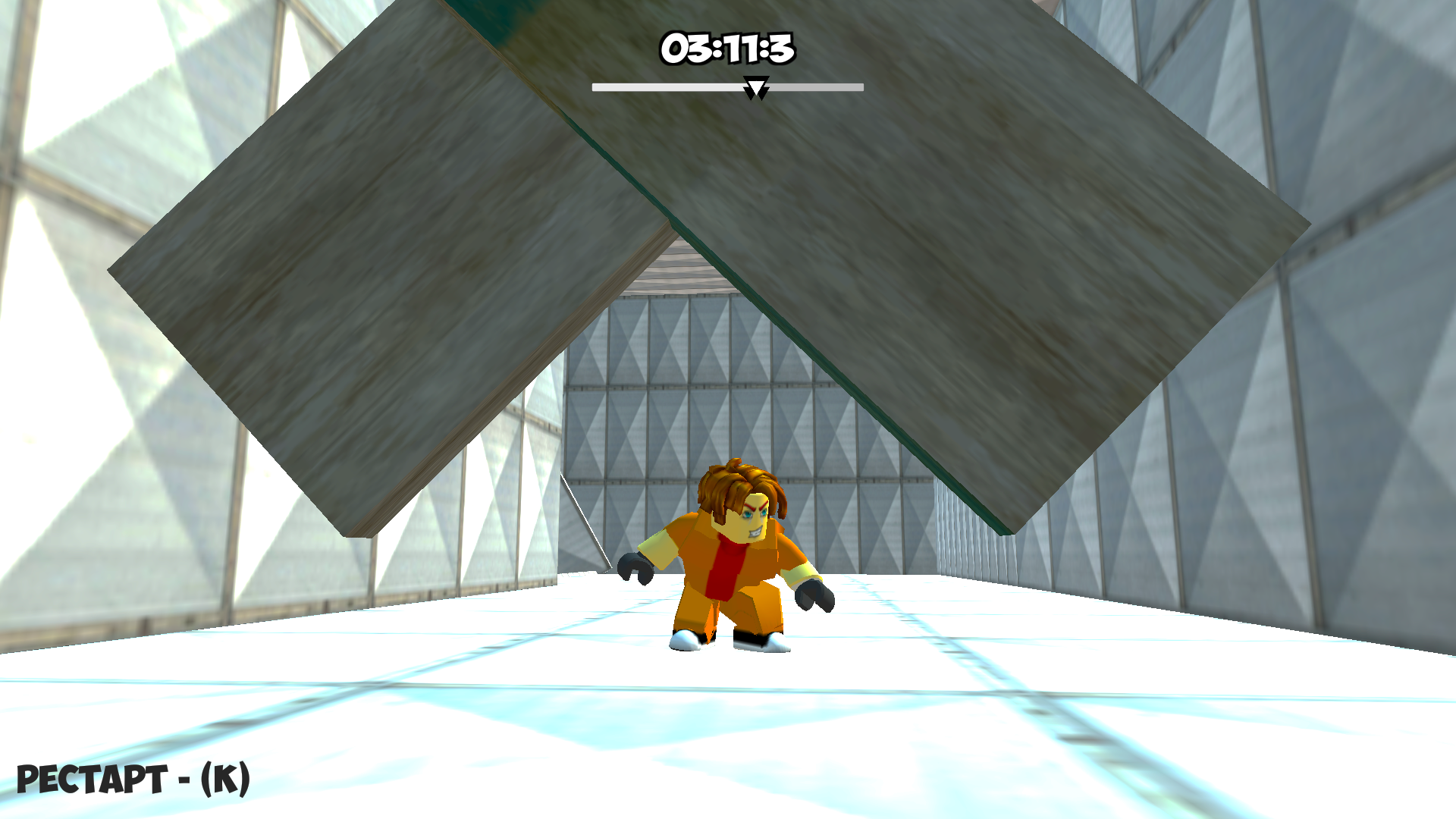Image resolution: width=1456 pixels, height=819 pixels.
Task: Click the triangle position marker on progress bar
Action: [x=755, y=89]
